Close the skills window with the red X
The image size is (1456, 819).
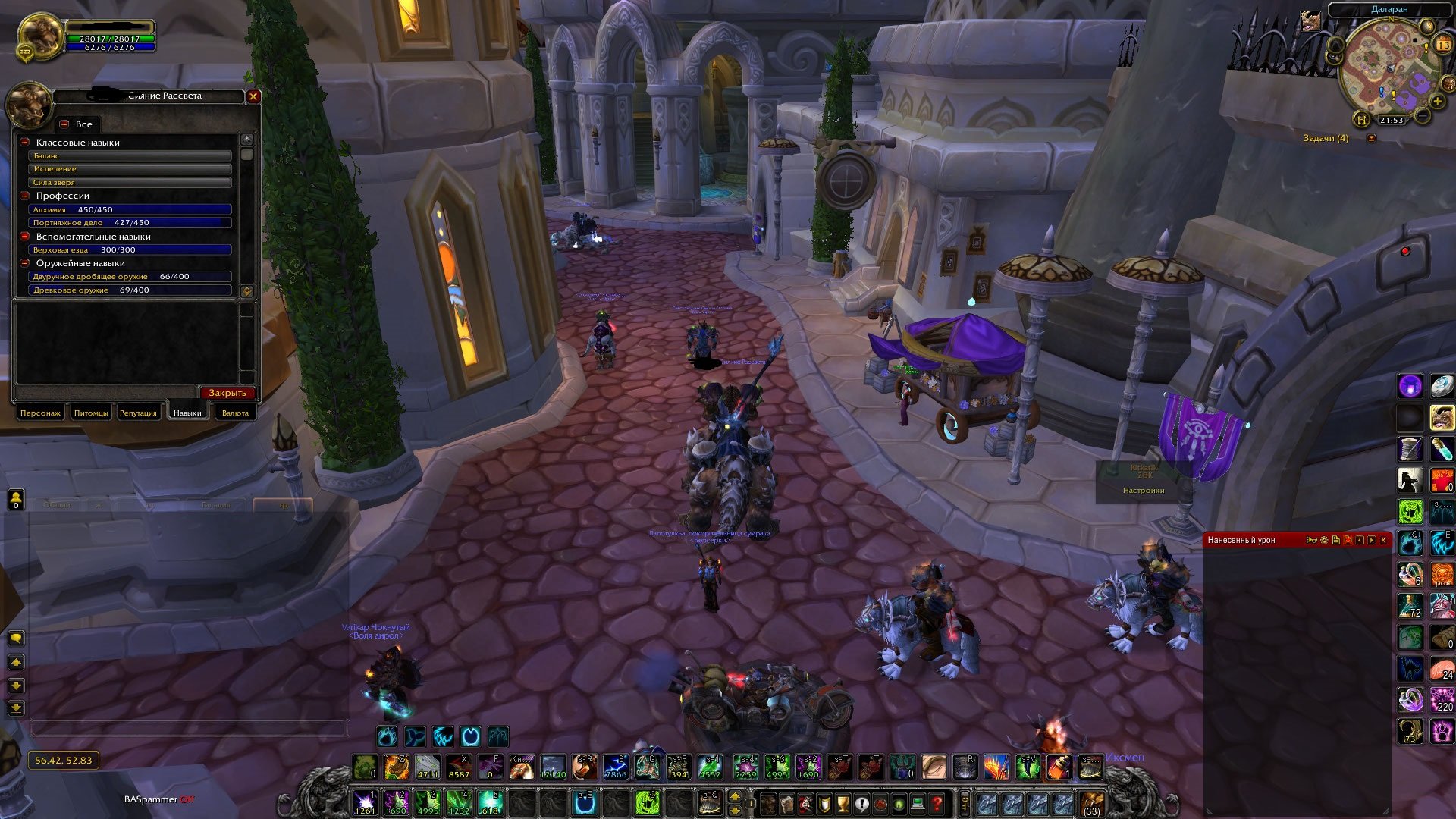(253, 96)
